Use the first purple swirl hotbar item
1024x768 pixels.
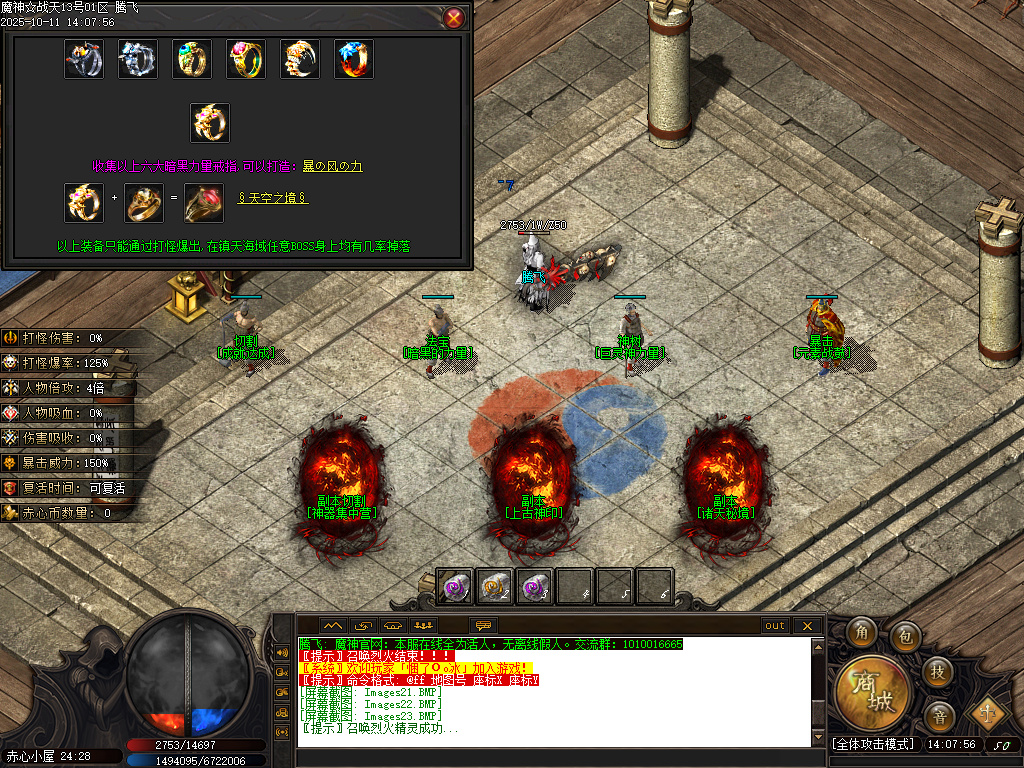click(x=456, y=587)
